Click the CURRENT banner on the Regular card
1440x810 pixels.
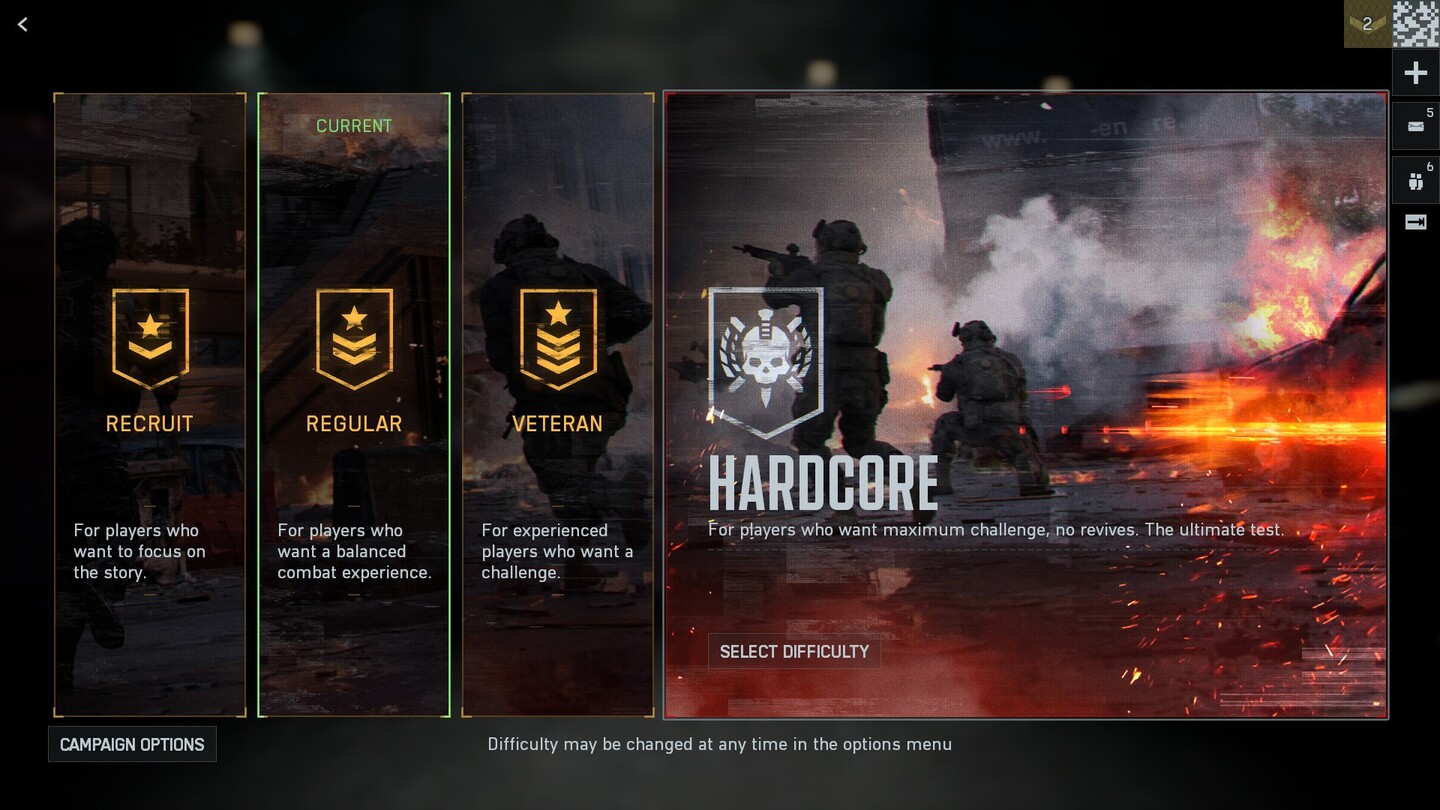[353, 125]
